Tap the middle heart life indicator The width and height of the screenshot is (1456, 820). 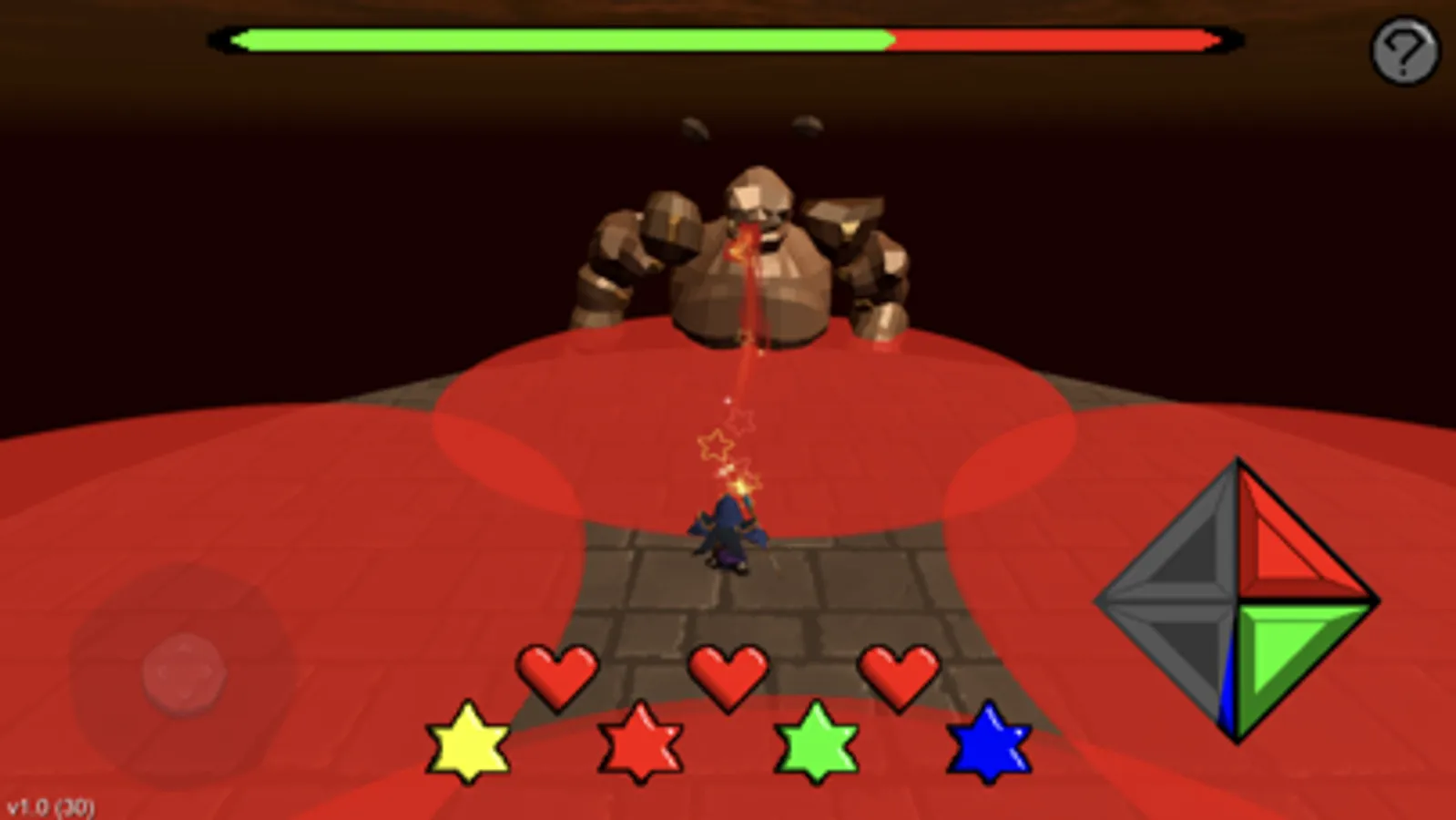[728, 674]
